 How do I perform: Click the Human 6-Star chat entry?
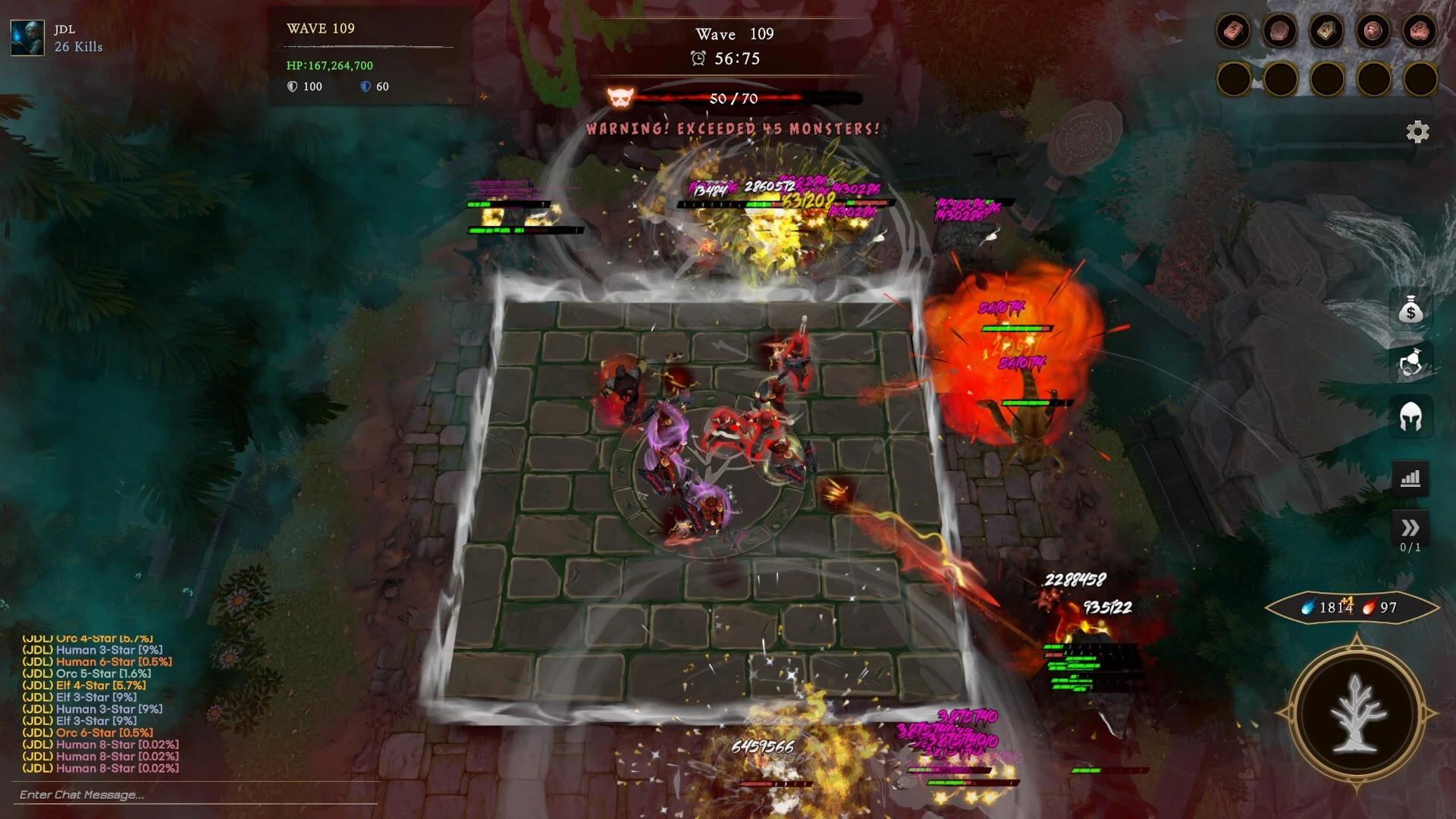(99, 661)
